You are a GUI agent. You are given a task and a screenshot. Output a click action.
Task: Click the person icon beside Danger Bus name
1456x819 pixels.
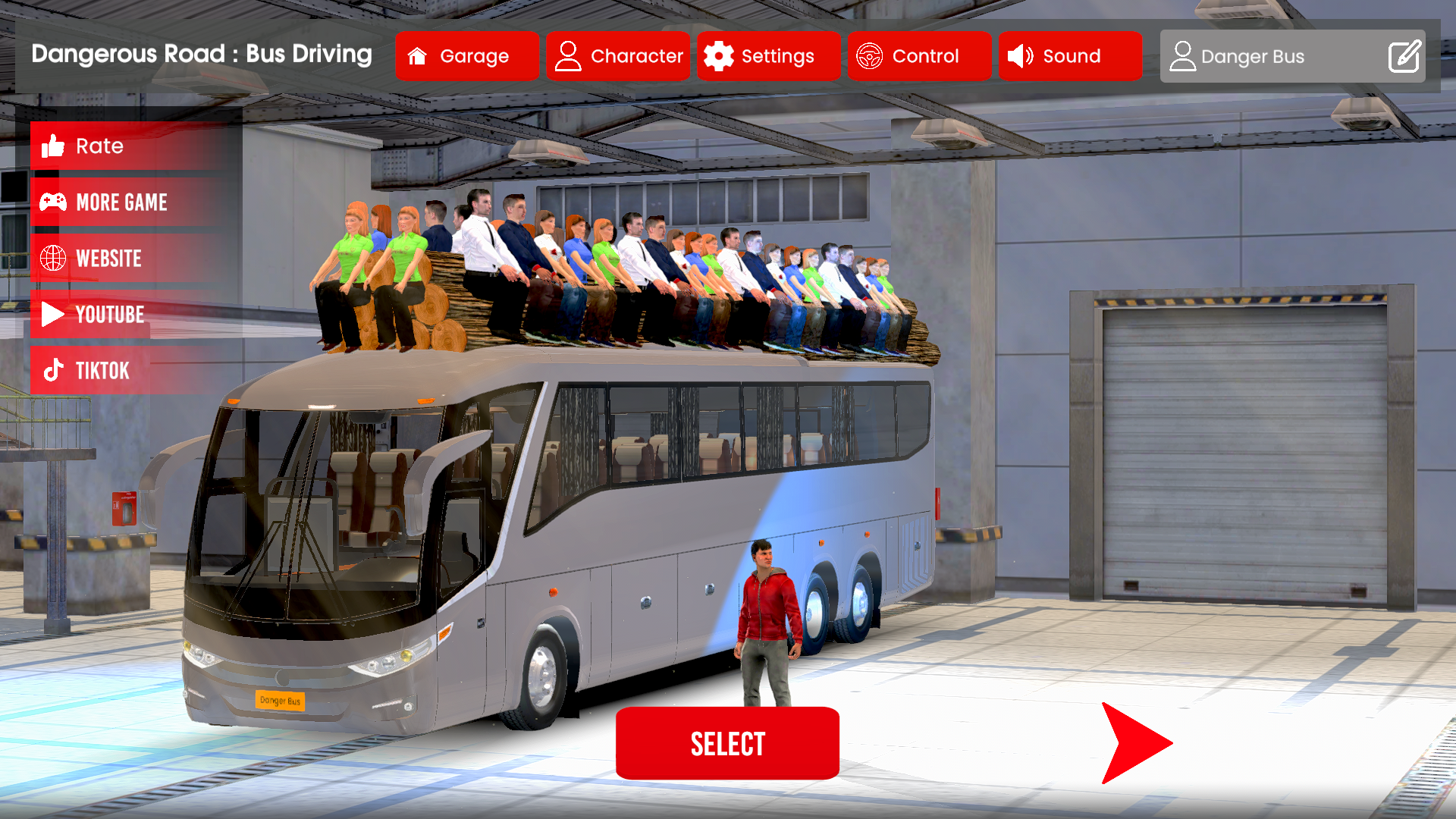[x=1183, y=55]
